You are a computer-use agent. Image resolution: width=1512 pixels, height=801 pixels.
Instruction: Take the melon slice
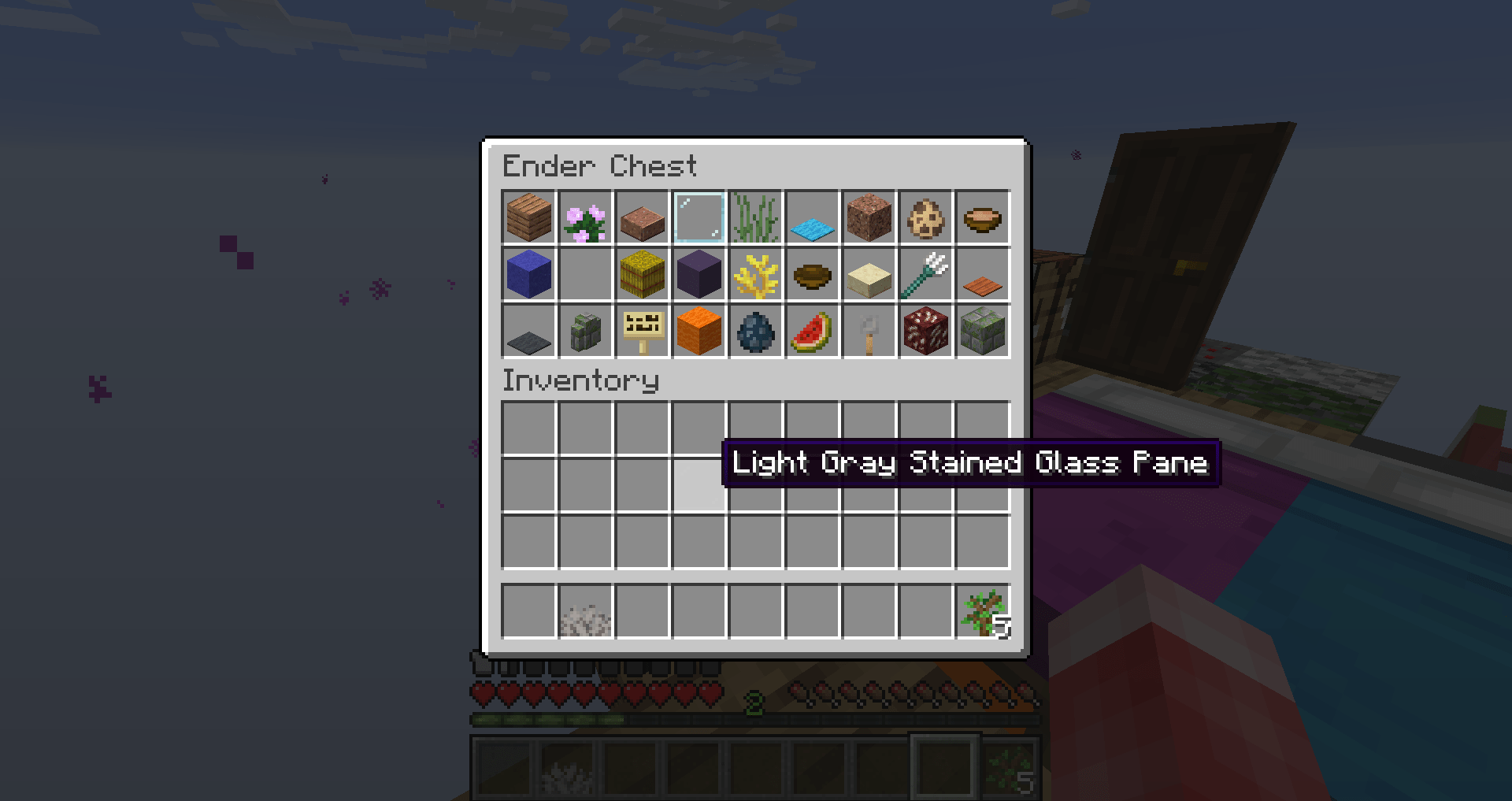(x=812, y=332)
